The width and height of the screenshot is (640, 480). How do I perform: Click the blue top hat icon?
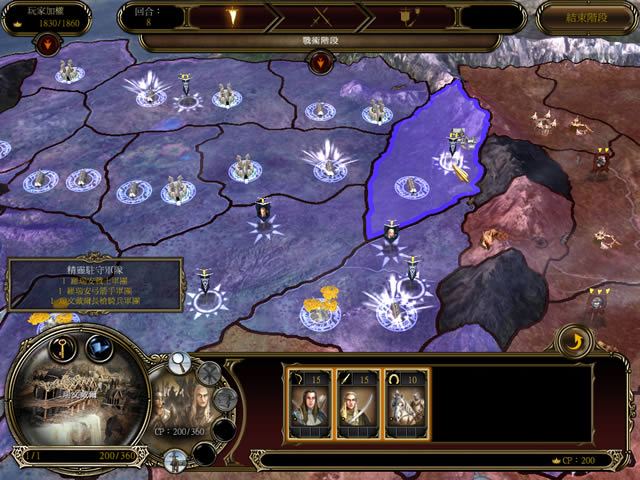click(99, 347)
